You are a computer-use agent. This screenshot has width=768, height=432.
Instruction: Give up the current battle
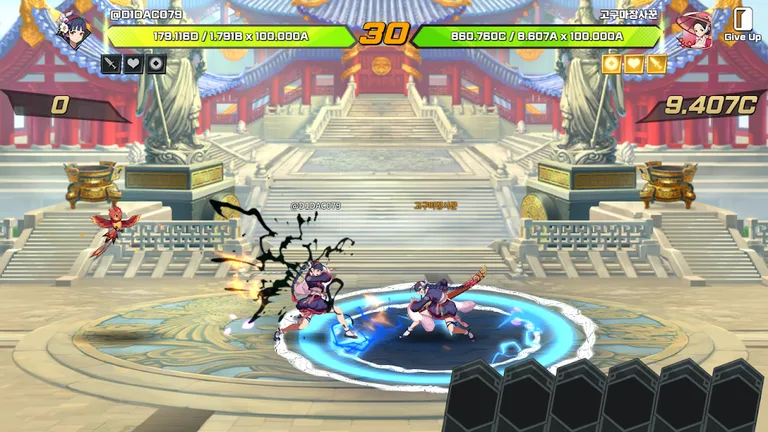(742, 24)
